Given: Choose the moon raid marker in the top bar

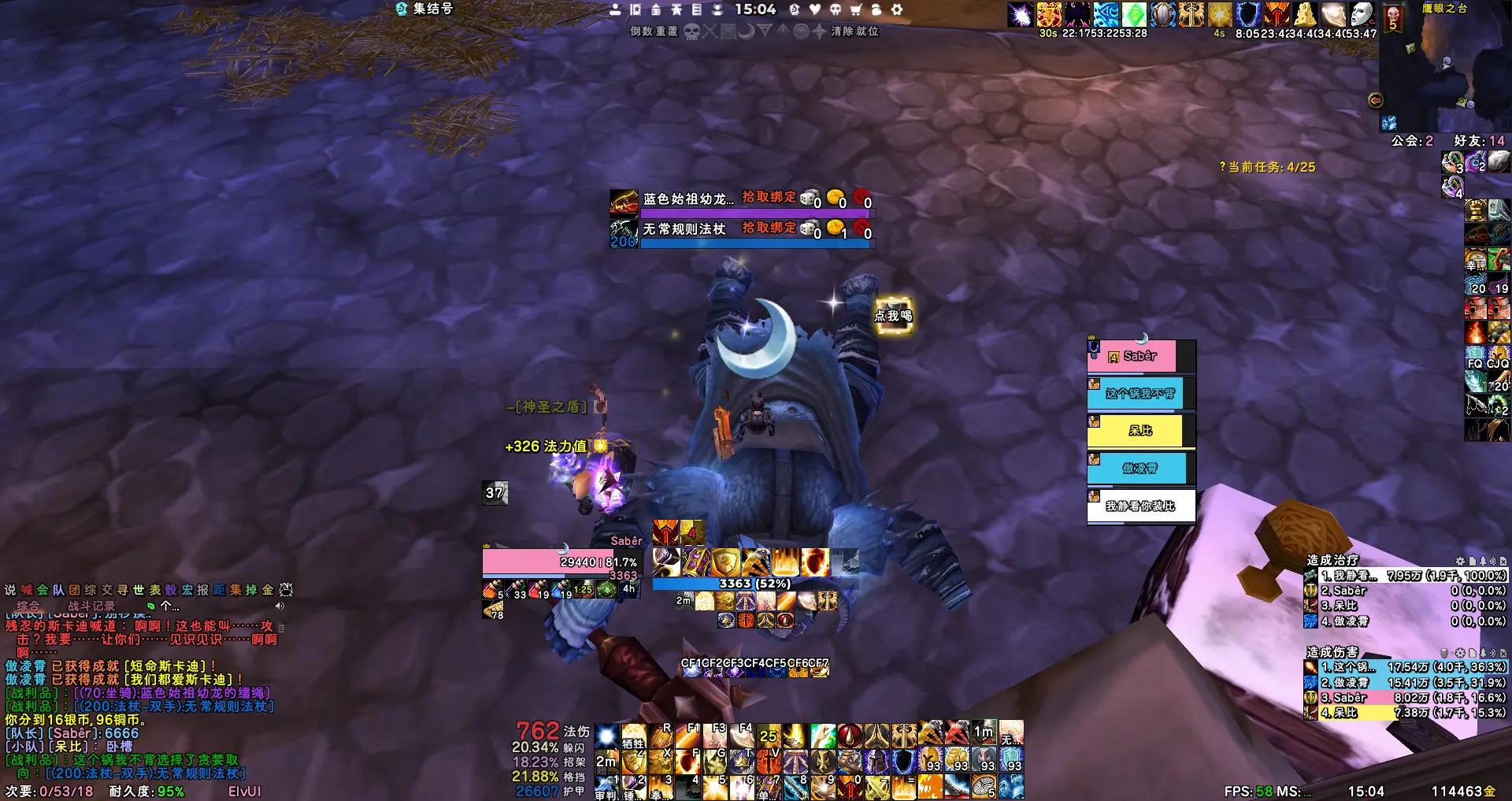Looking at the screenshot, I should (x=746, y=32).
